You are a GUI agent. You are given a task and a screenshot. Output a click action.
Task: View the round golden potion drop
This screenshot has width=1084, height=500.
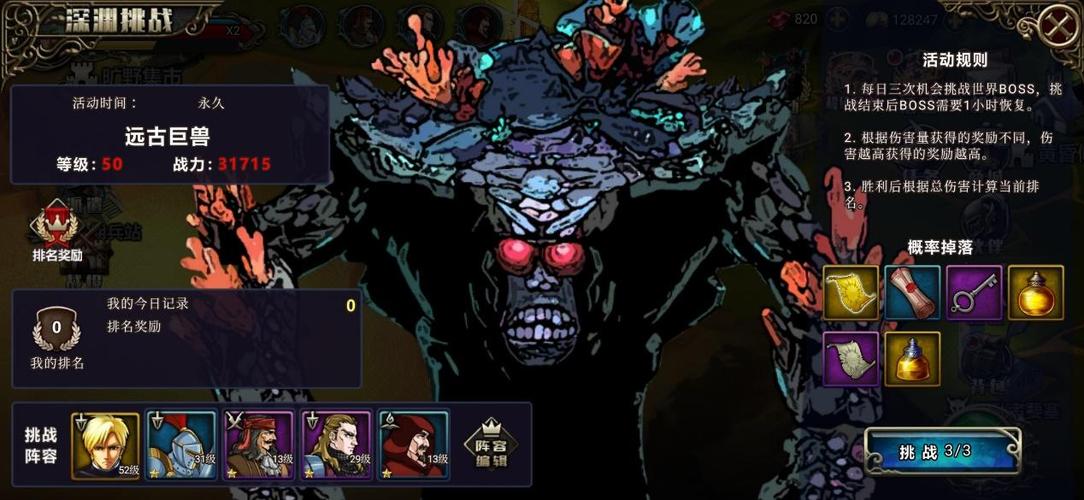(x=1035, y=292)
